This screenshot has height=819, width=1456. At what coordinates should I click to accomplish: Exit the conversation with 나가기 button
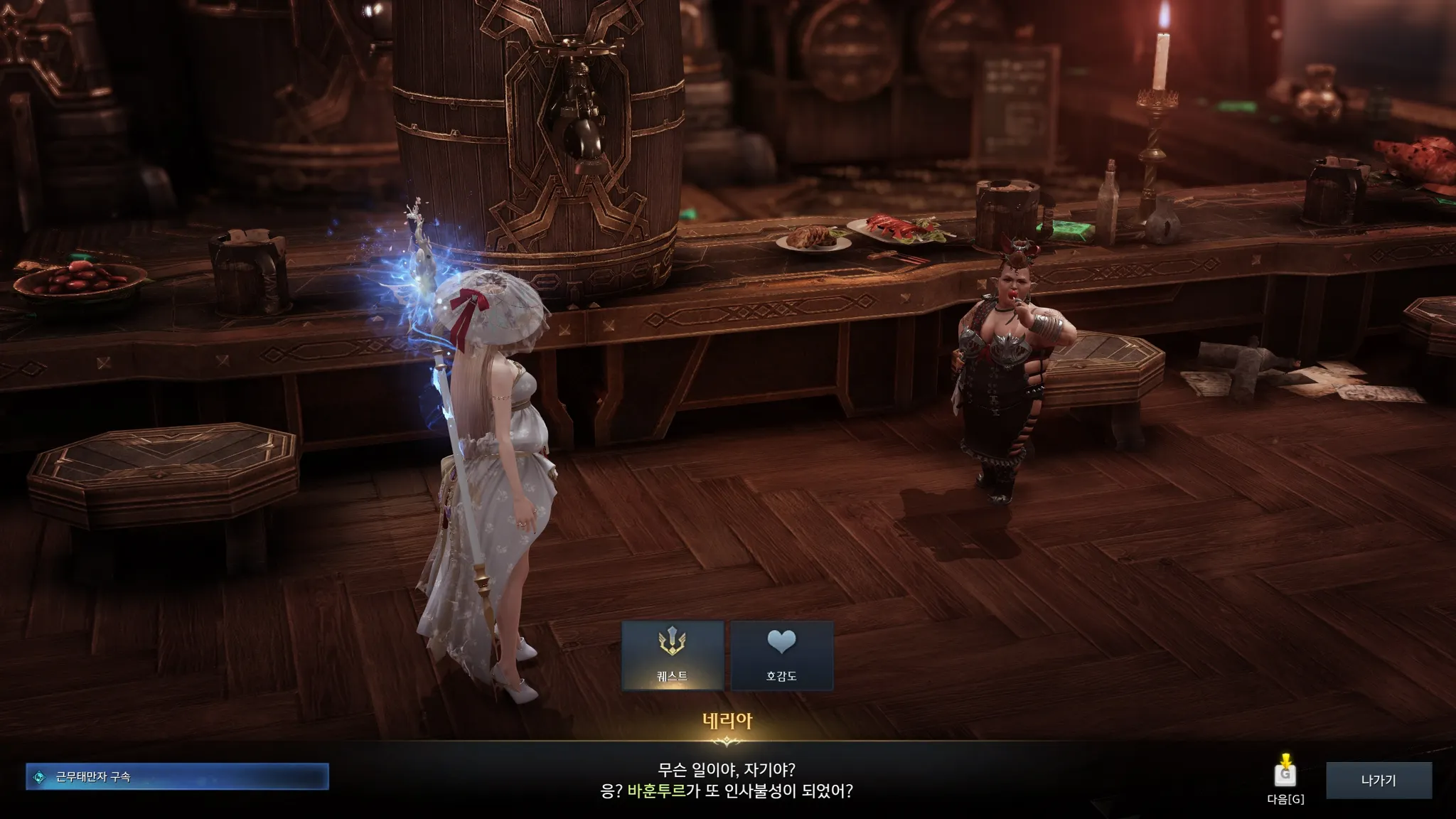click(1379, 780)
